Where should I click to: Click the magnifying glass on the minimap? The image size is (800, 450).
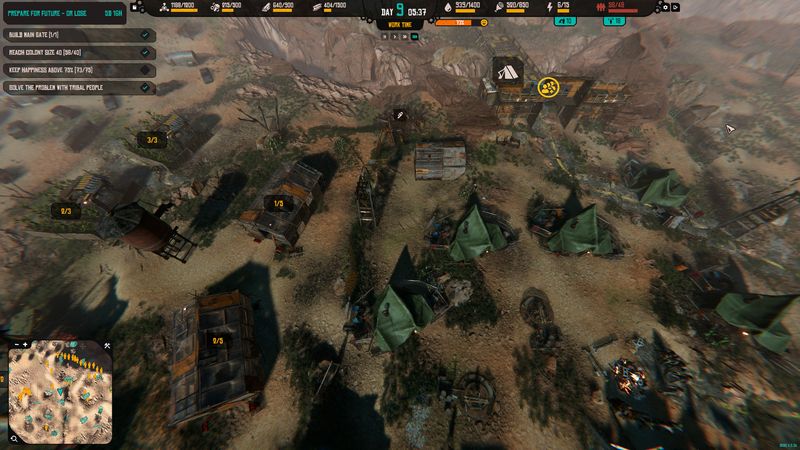pyautogui.click(x=15, y=437)
